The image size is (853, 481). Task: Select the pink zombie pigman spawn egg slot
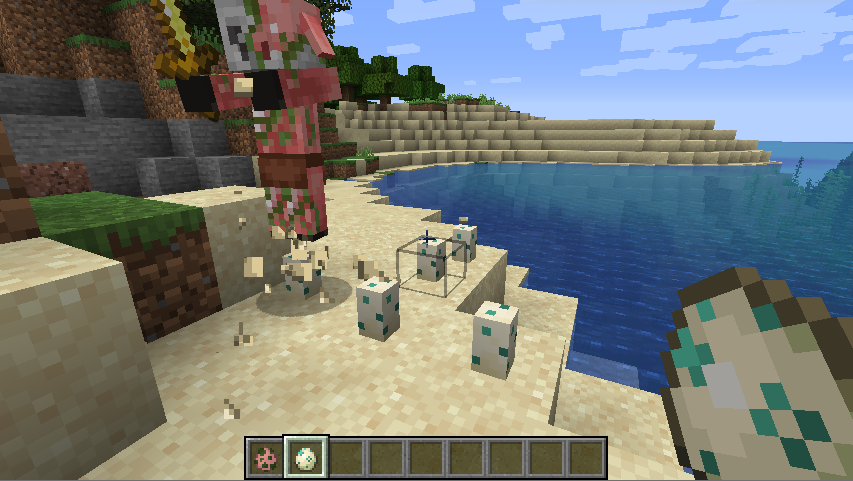[x=265, y=458]
